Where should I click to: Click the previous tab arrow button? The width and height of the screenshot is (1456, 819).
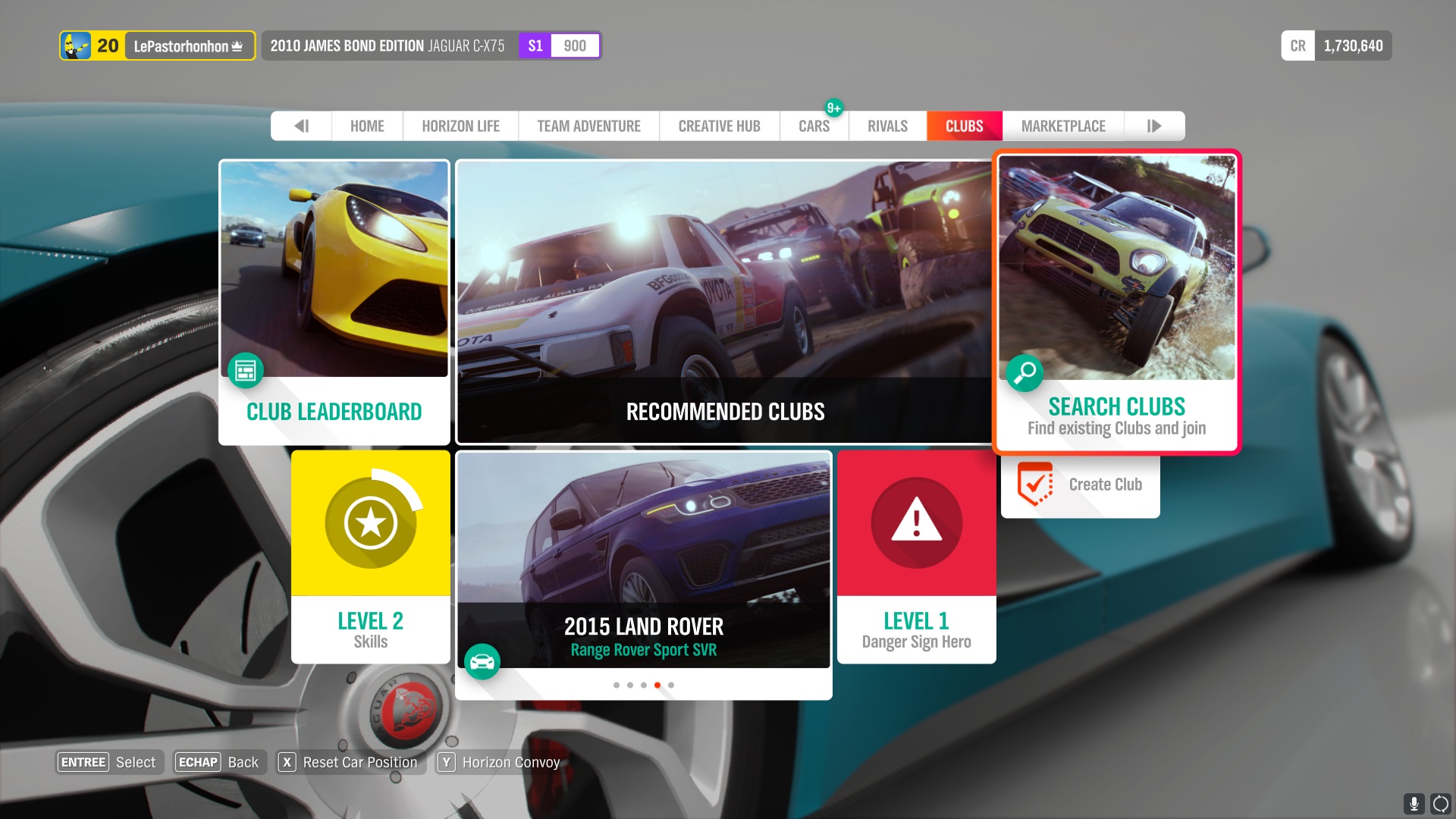click(301, 126)
